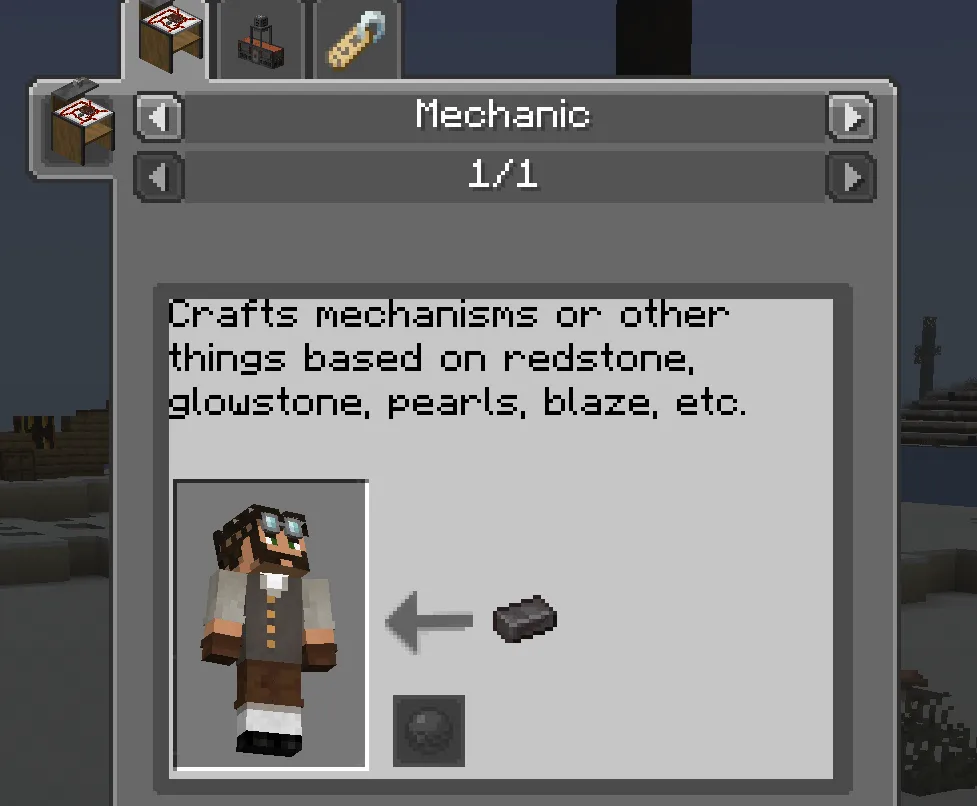Switch to the dark machine tab
The image size is (977, 806).
tap(262, 44)
